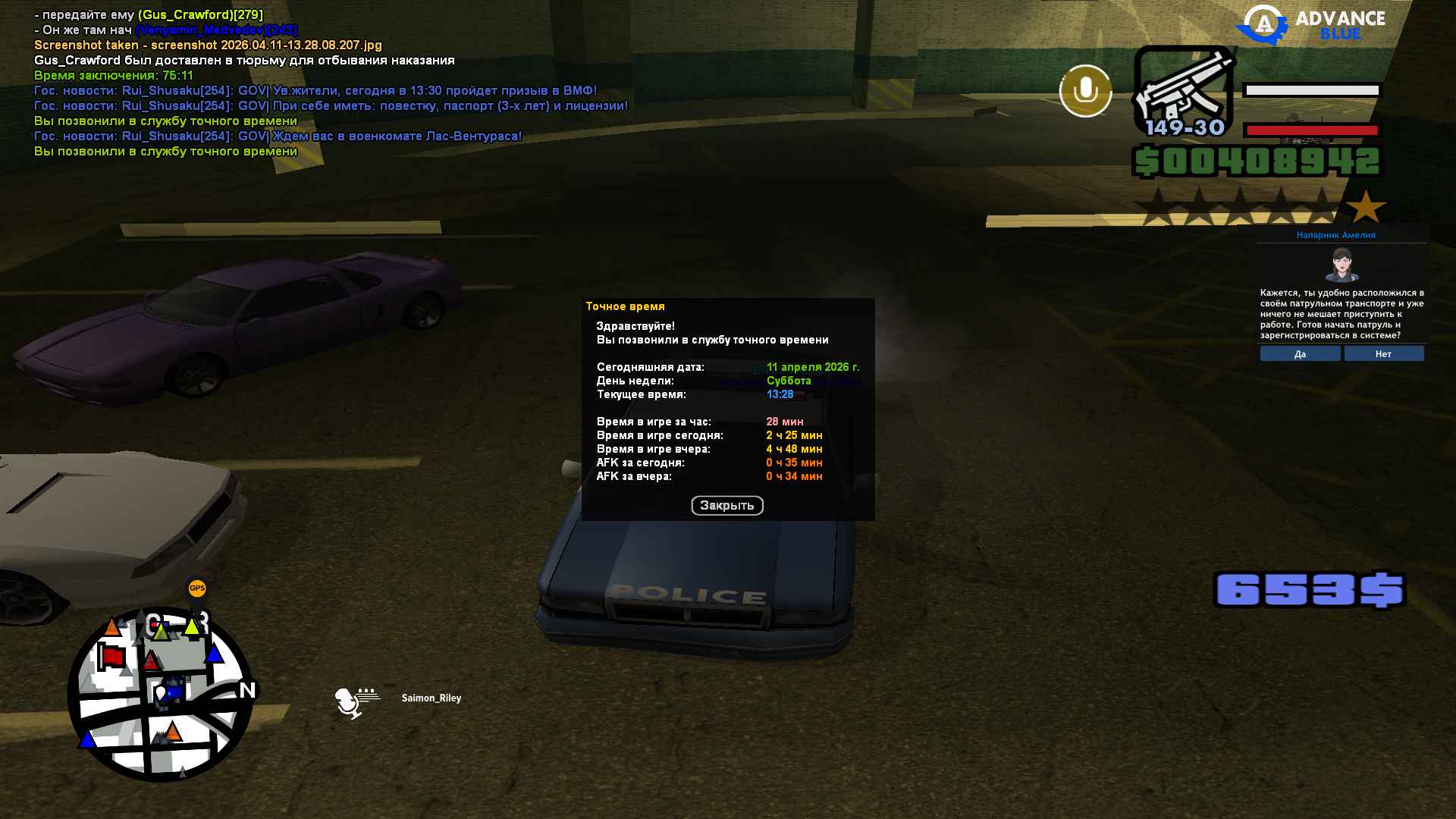
Task: Accept the patrol offer with Да
Action: pyautogui.click(x=1300, y=354)
